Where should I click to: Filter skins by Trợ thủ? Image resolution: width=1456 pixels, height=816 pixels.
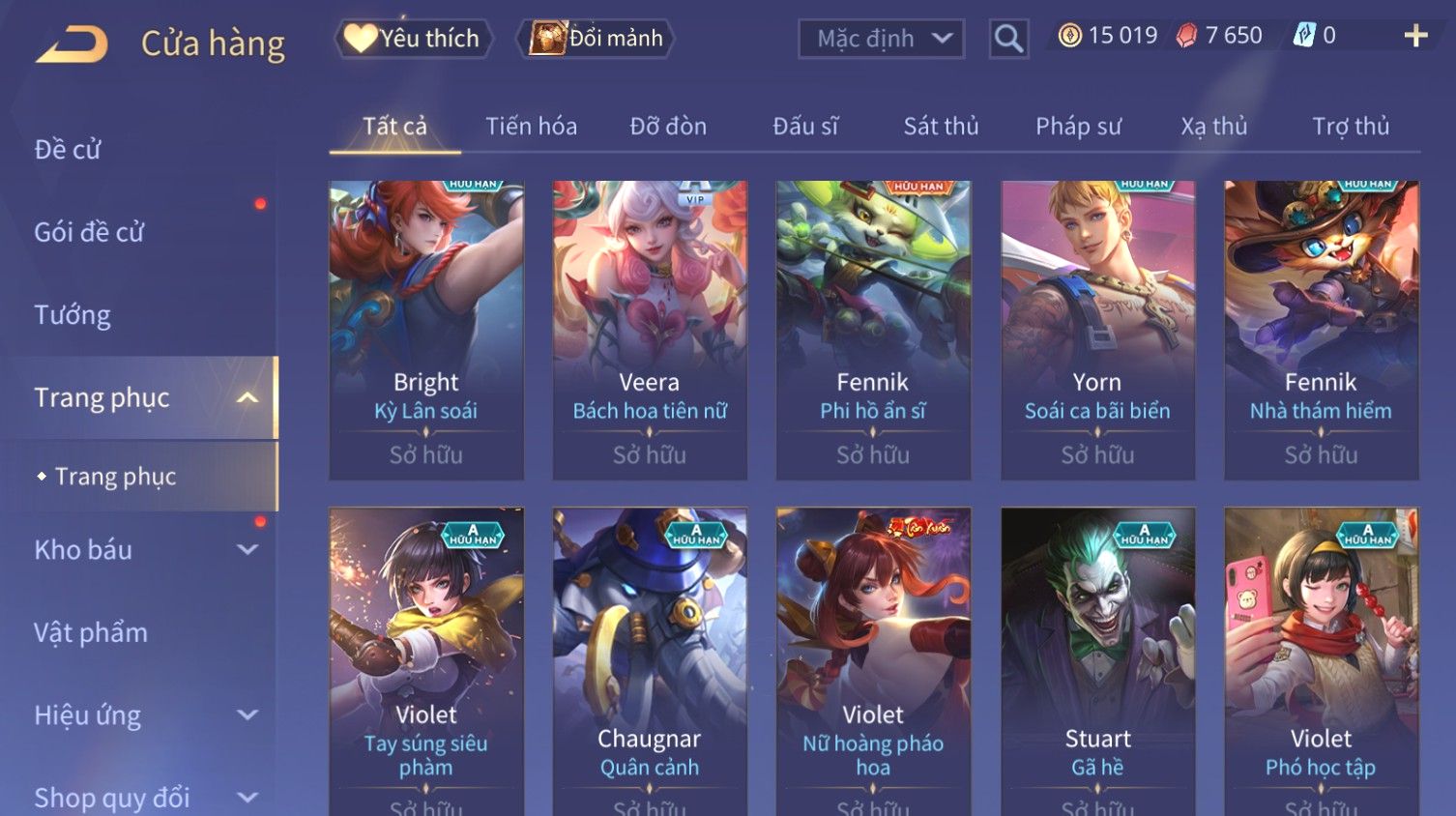click(x=1350, y=127)
